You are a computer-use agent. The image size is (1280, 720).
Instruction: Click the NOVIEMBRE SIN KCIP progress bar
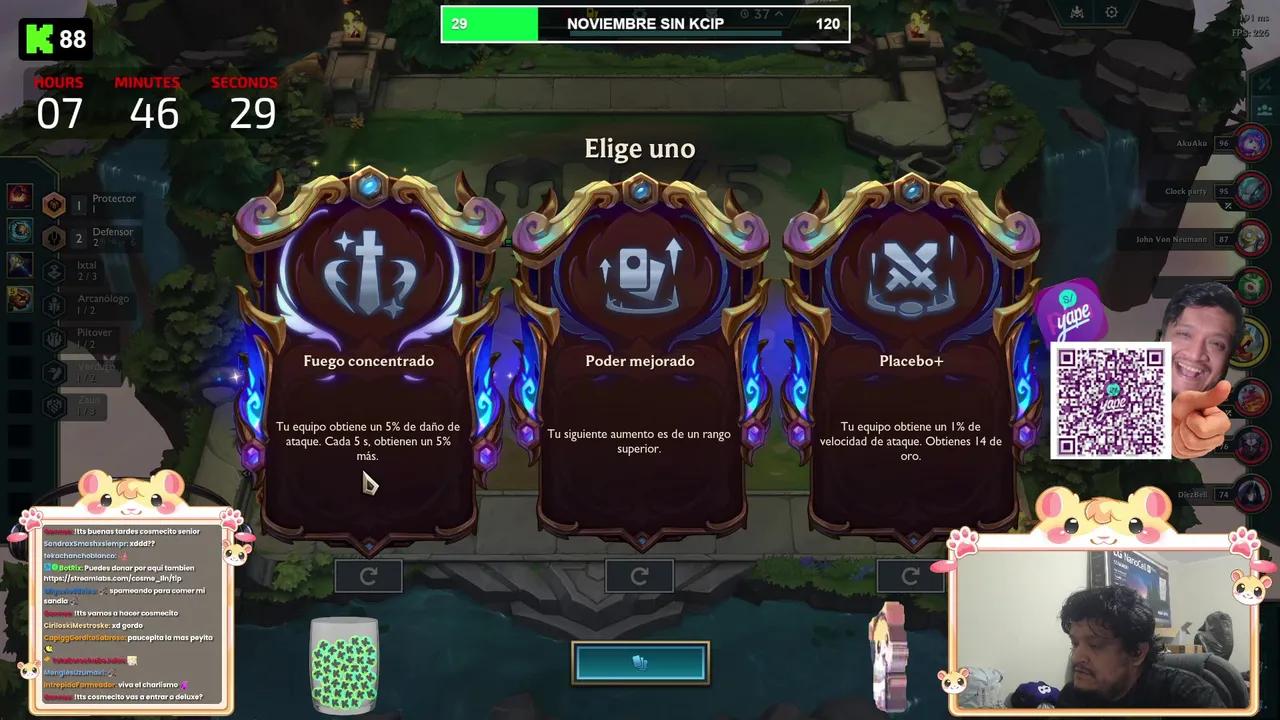point(645,24)
